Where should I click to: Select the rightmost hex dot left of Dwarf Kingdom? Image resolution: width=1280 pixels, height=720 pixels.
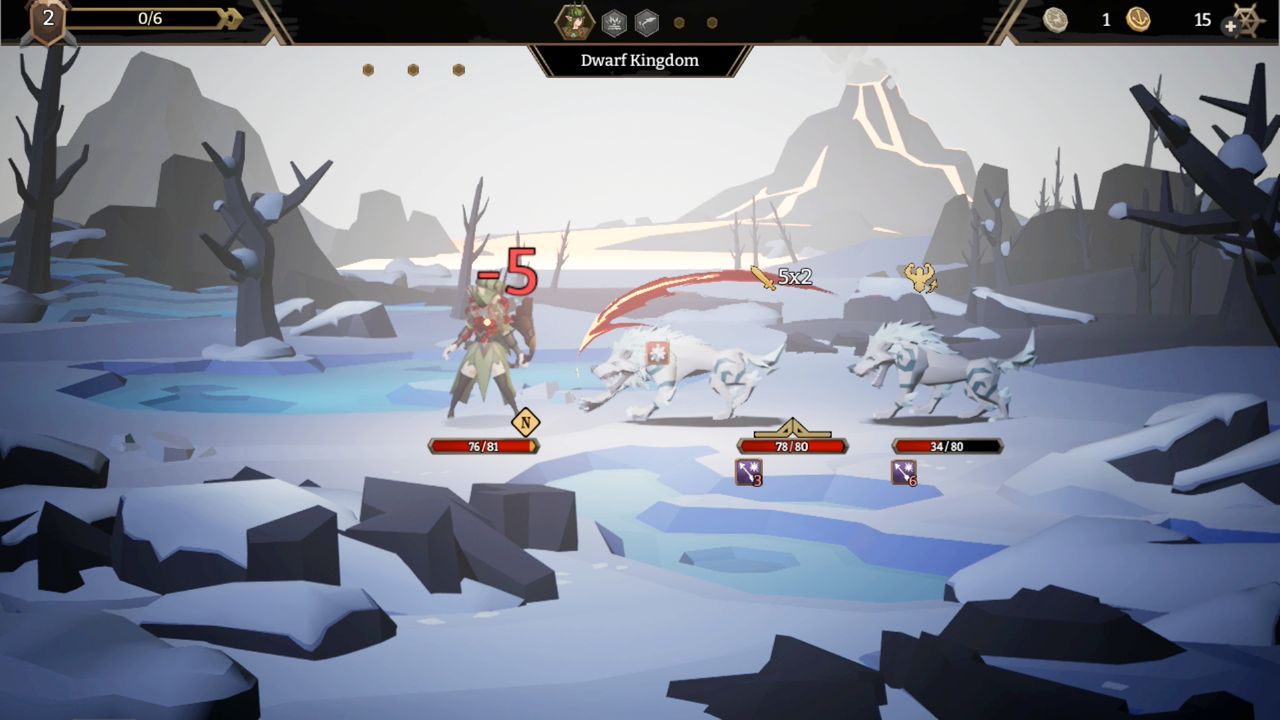coord(458,69)
